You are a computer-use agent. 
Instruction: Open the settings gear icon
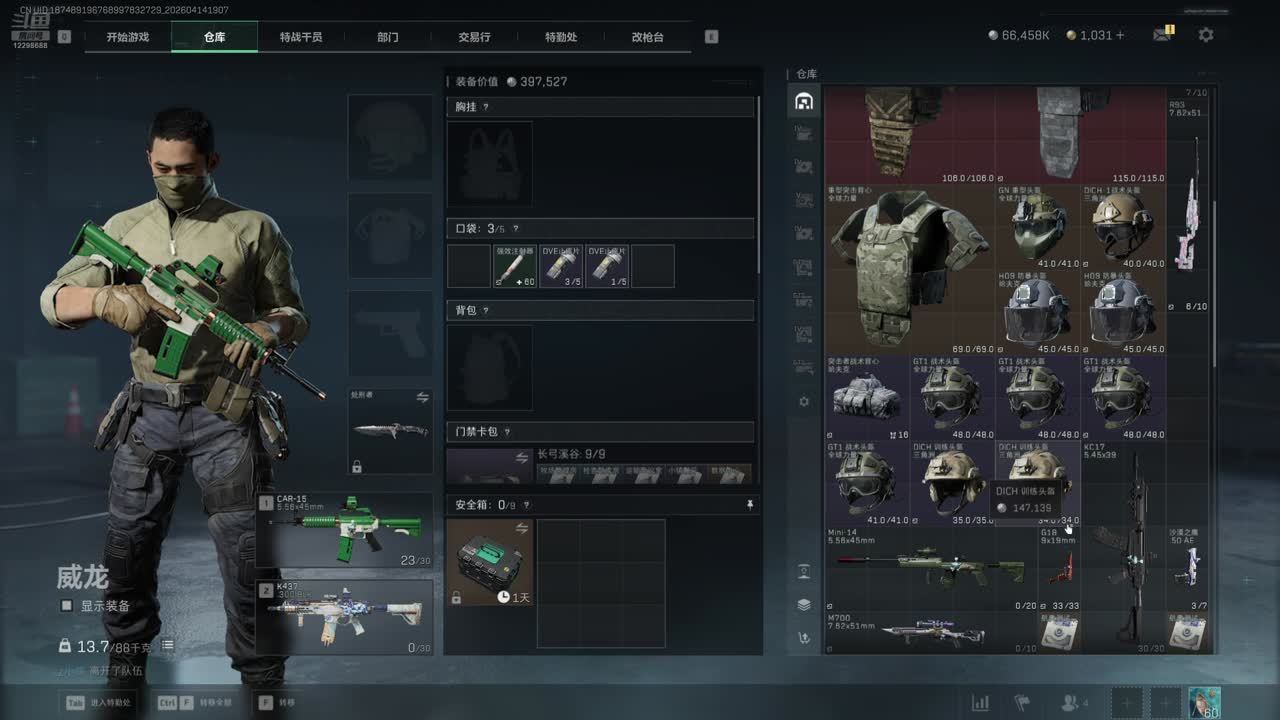coord(1206,35)
